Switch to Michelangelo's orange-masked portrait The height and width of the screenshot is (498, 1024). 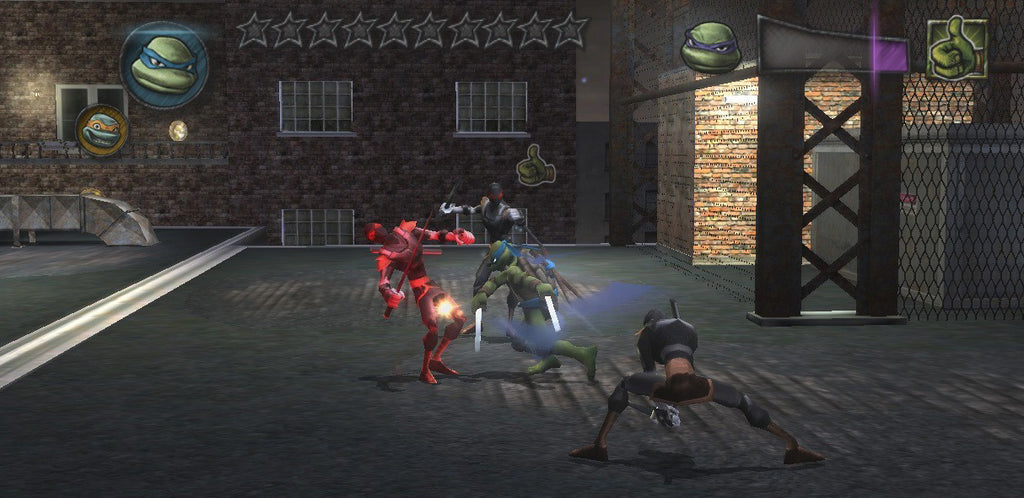click(101, 130)
